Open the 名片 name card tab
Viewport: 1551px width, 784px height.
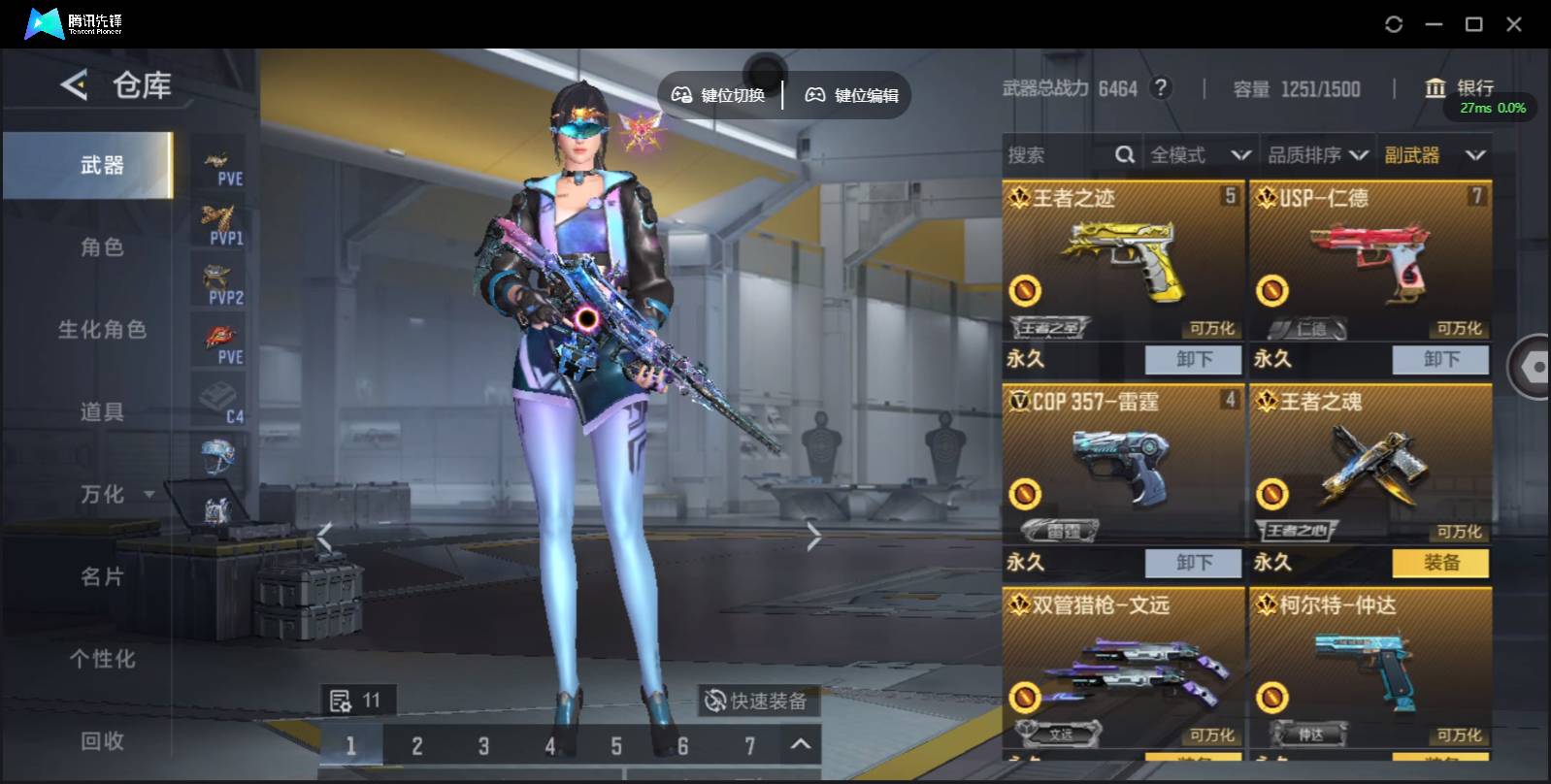[102, 576]
